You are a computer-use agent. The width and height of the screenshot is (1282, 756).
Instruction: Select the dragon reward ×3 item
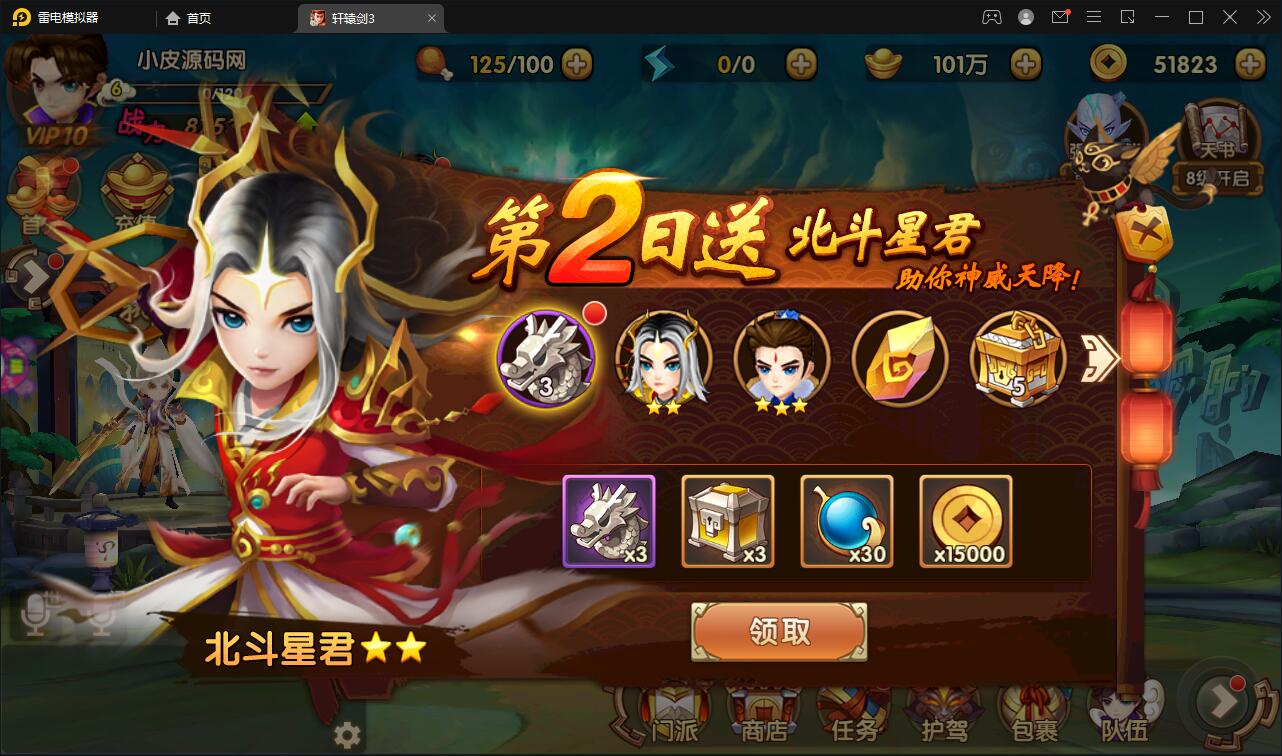(608, 520)
